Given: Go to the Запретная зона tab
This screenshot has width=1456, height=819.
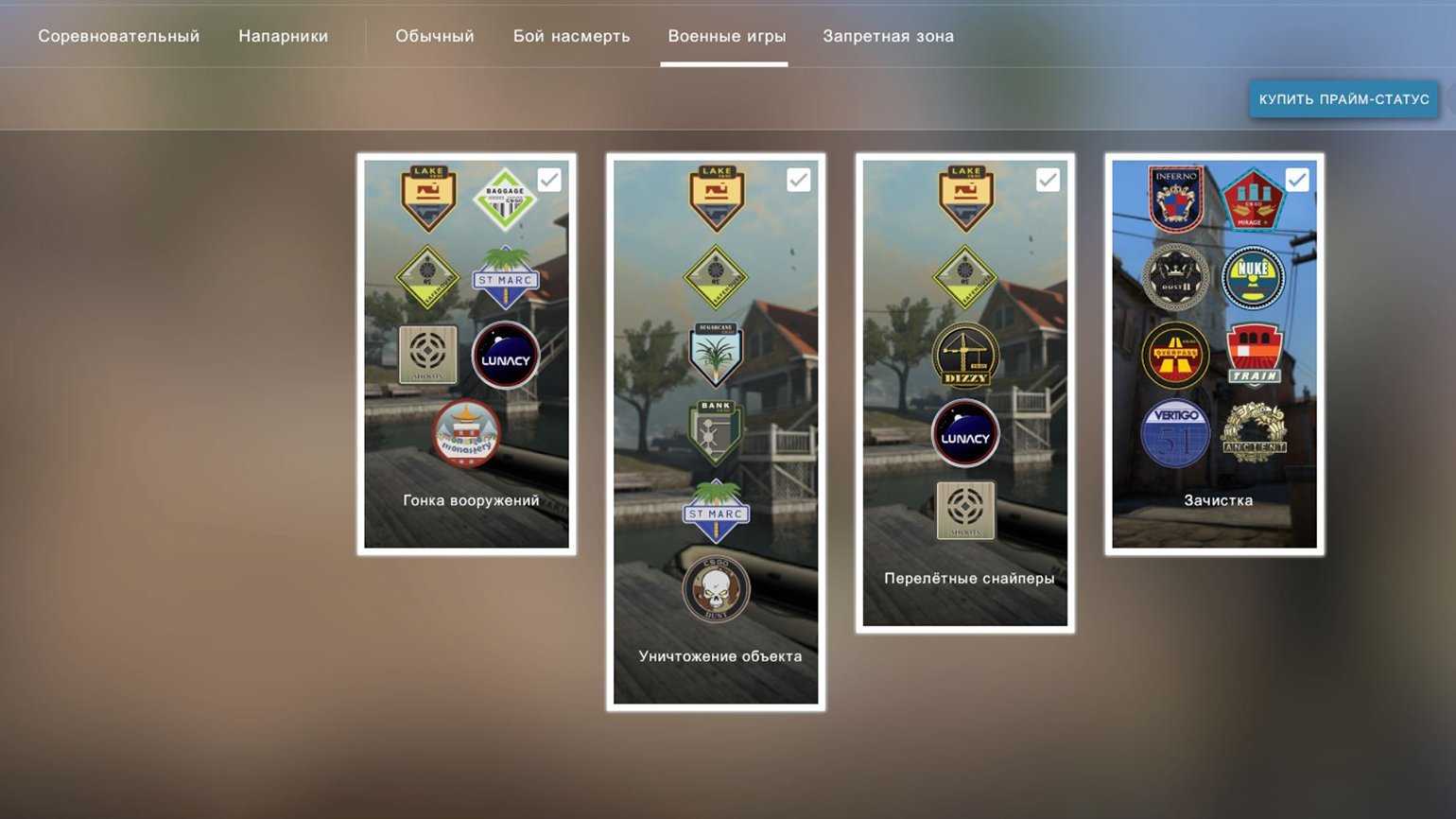Looking at the screenshot, I should coord(888,36).
